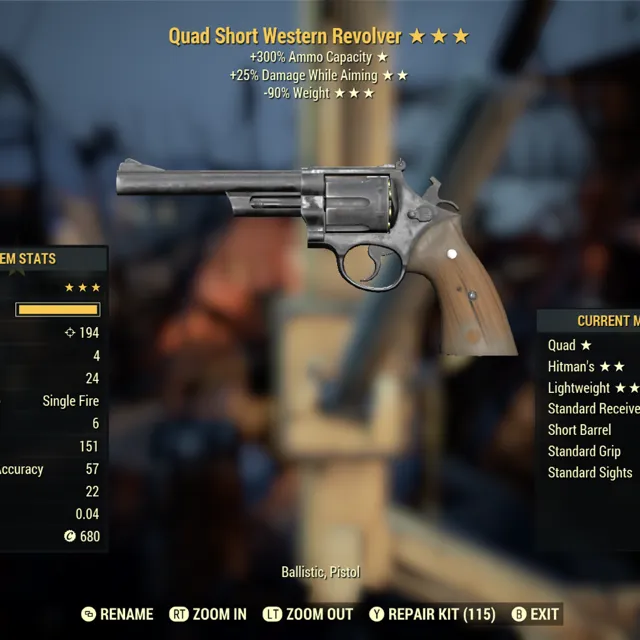Exit the weapon inspect screen
The image size is (640, 640).
pos(535,614)
